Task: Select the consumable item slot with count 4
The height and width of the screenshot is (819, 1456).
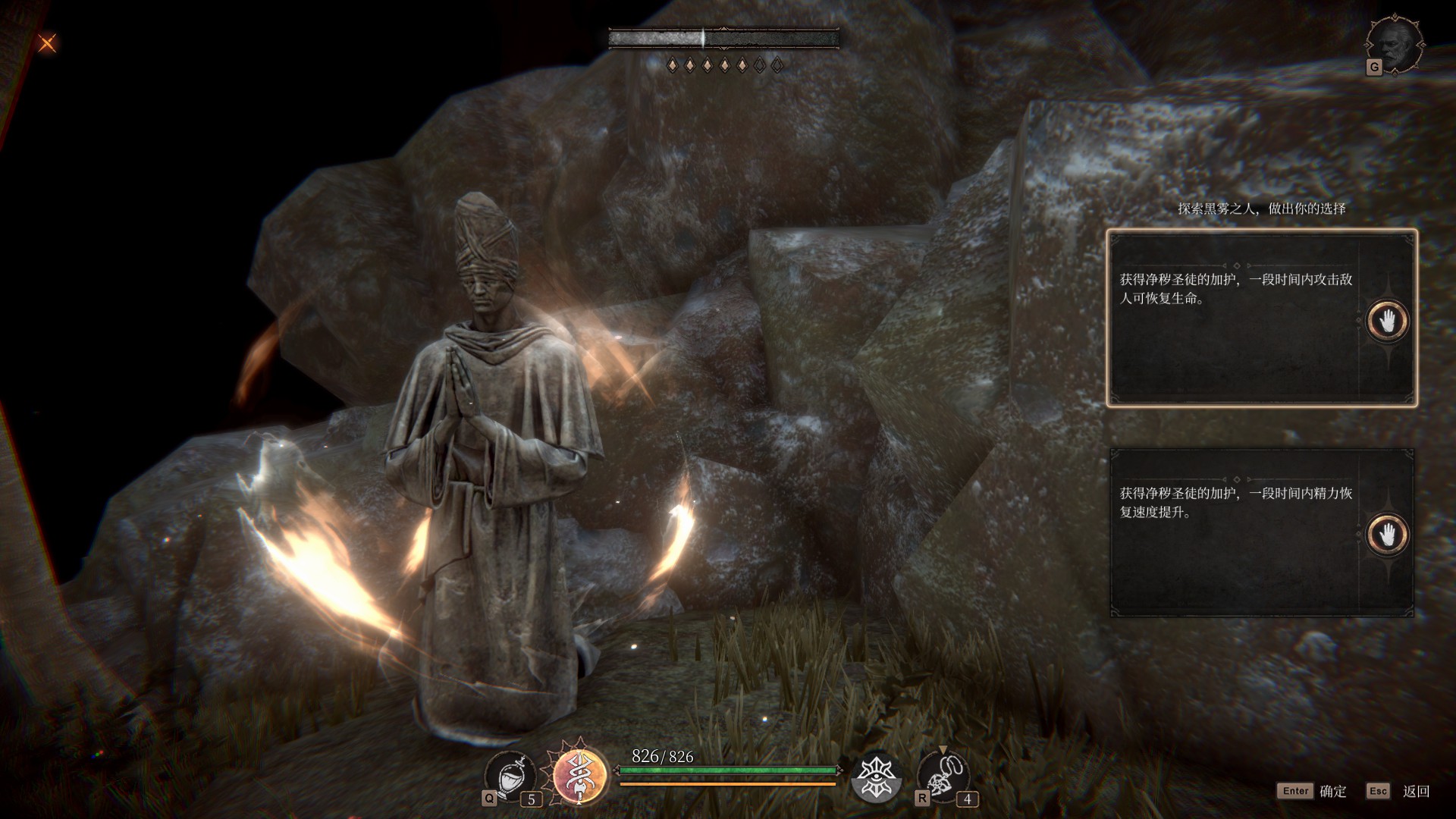Action: (943, 777)
